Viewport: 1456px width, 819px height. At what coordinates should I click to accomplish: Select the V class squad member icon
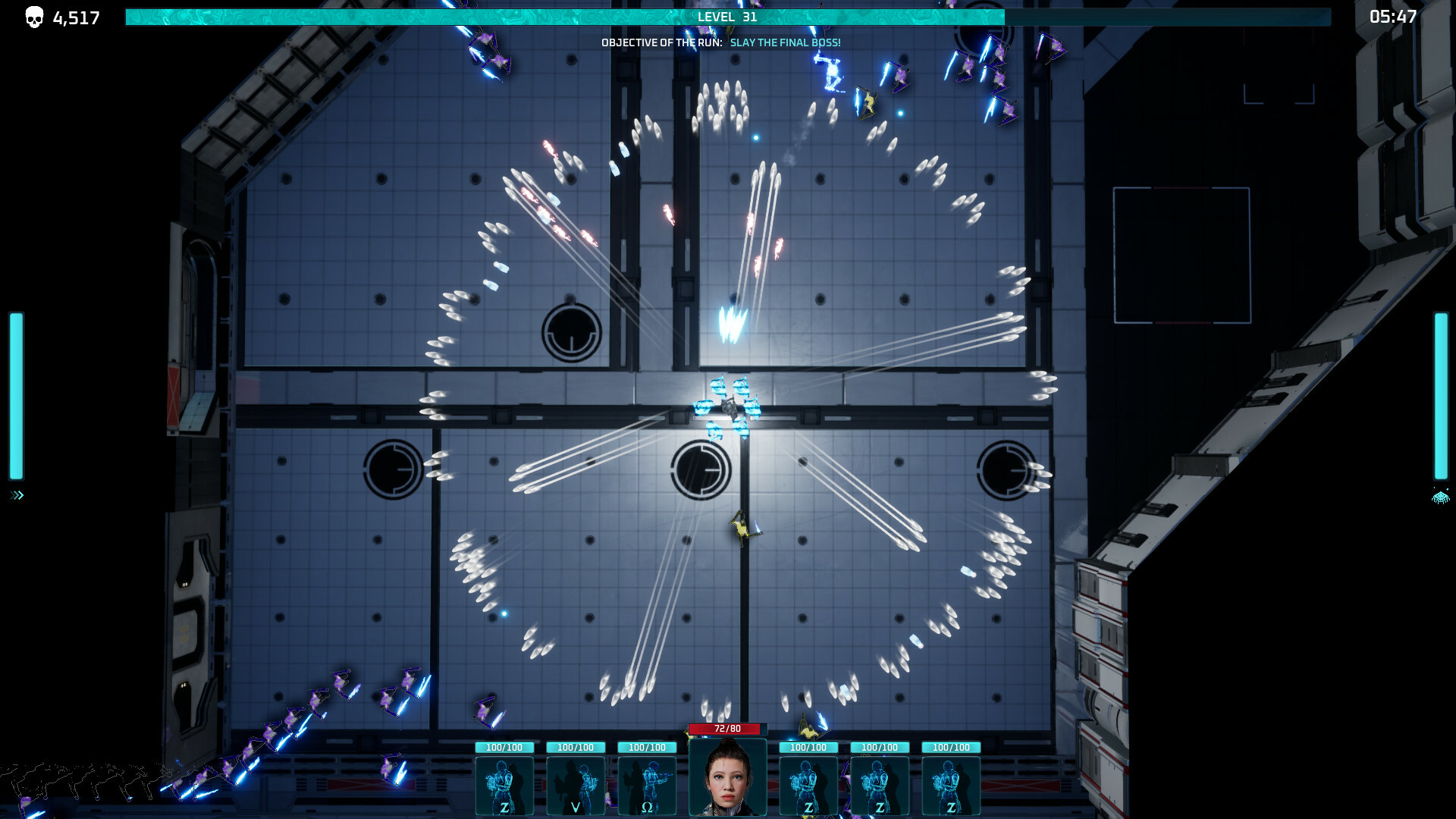tap(575, 785)
